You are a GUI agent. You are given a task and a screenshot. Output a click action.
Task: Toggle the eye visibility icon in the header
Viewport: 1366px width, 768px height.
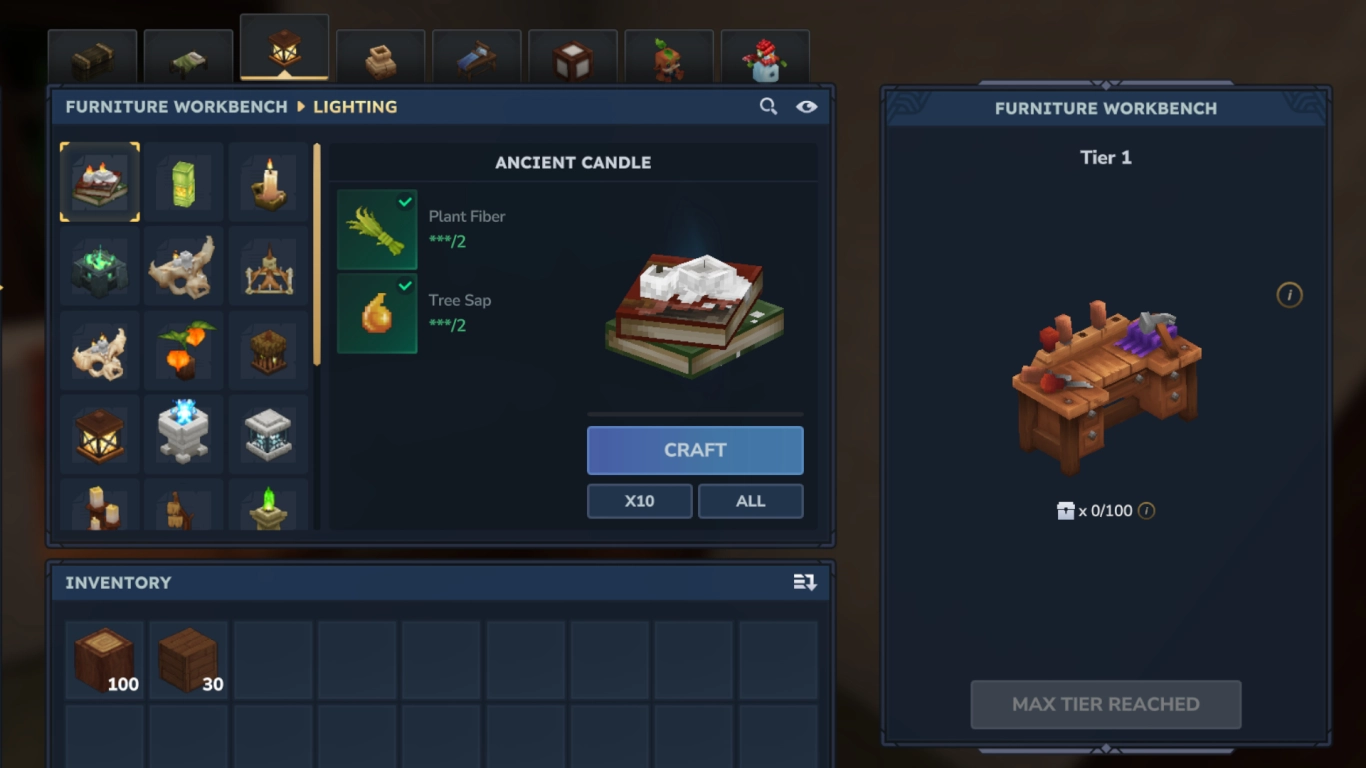(807, 105)
